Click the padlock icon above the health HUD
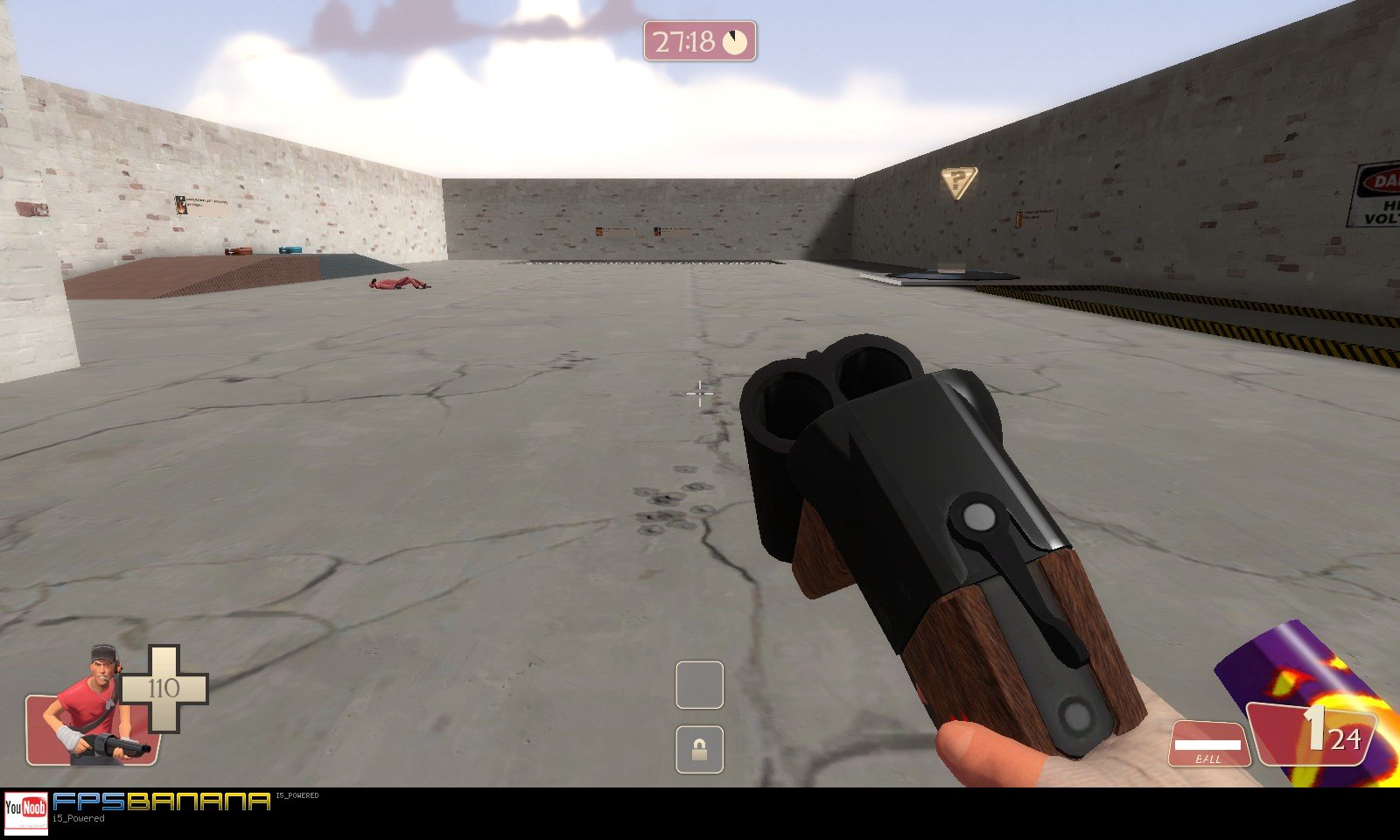The width and height of the screenshot is (1400, 840). tap(700, 748)
